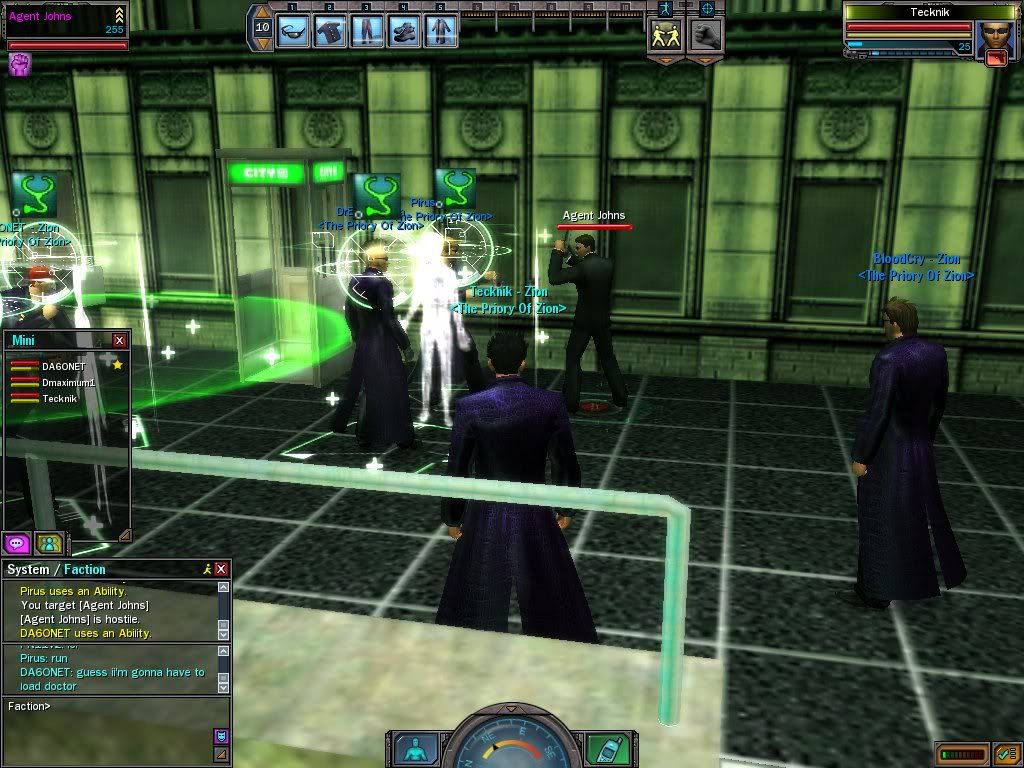
Task: Open the green cell phone button
Action: (x=609, y=748)
